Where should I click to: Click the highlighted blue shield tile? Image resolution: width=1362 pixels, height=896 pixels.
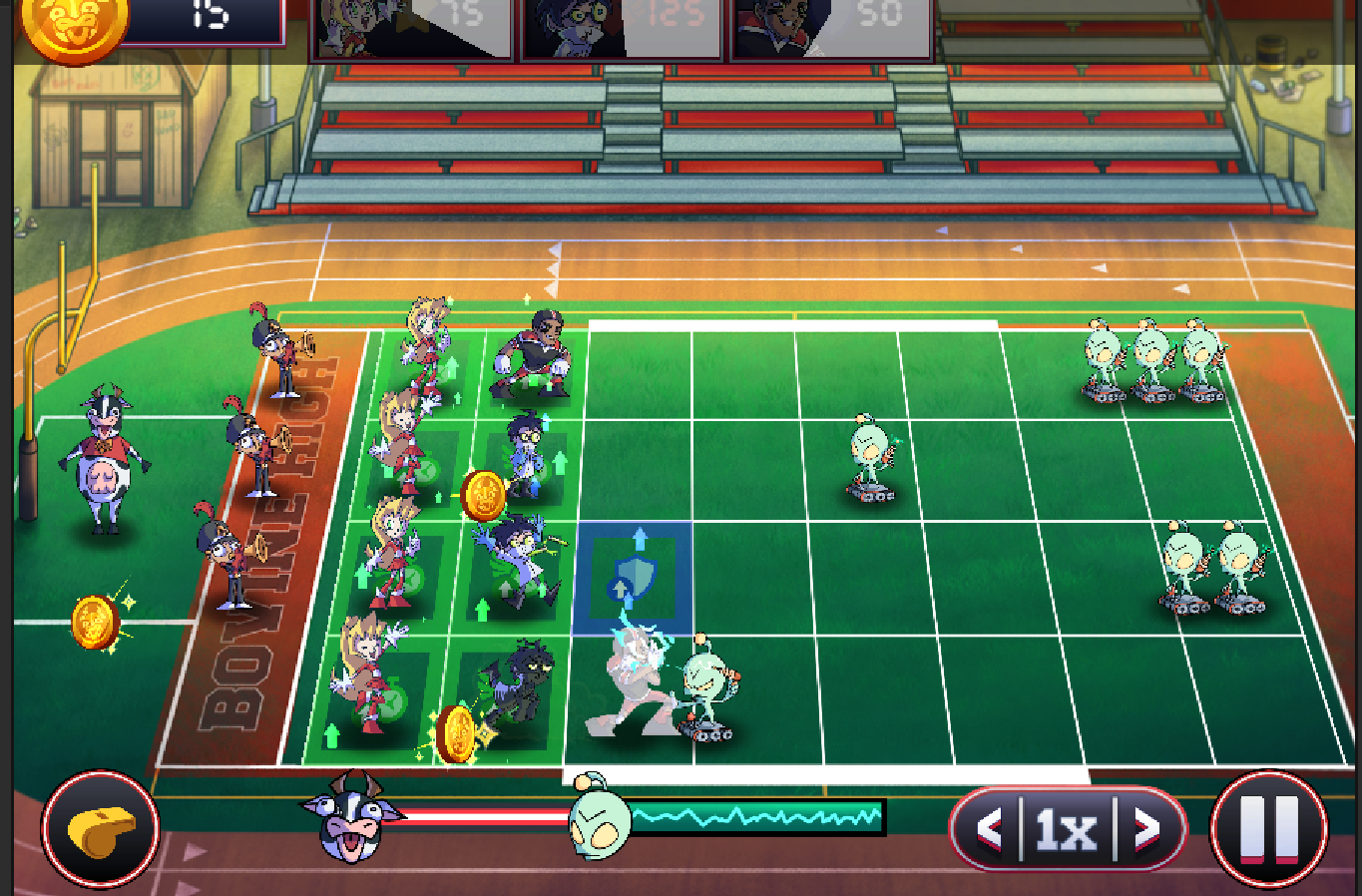[633, 578]
